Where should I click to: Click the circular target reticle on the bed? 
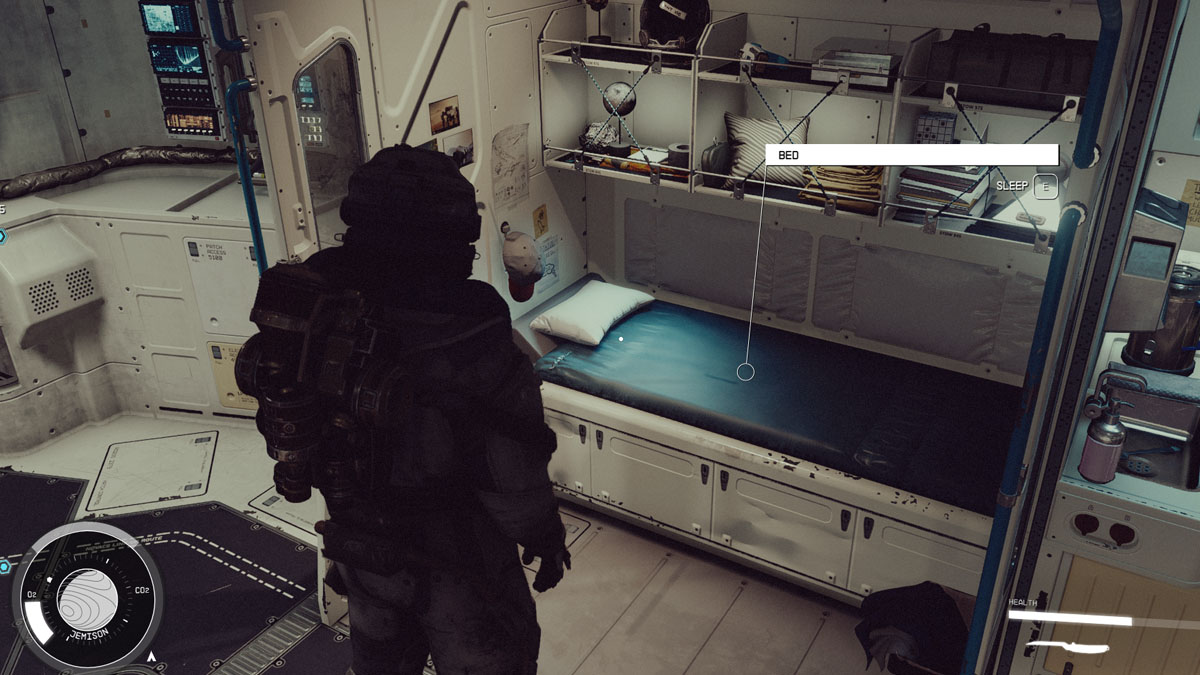tap(745, 372)
